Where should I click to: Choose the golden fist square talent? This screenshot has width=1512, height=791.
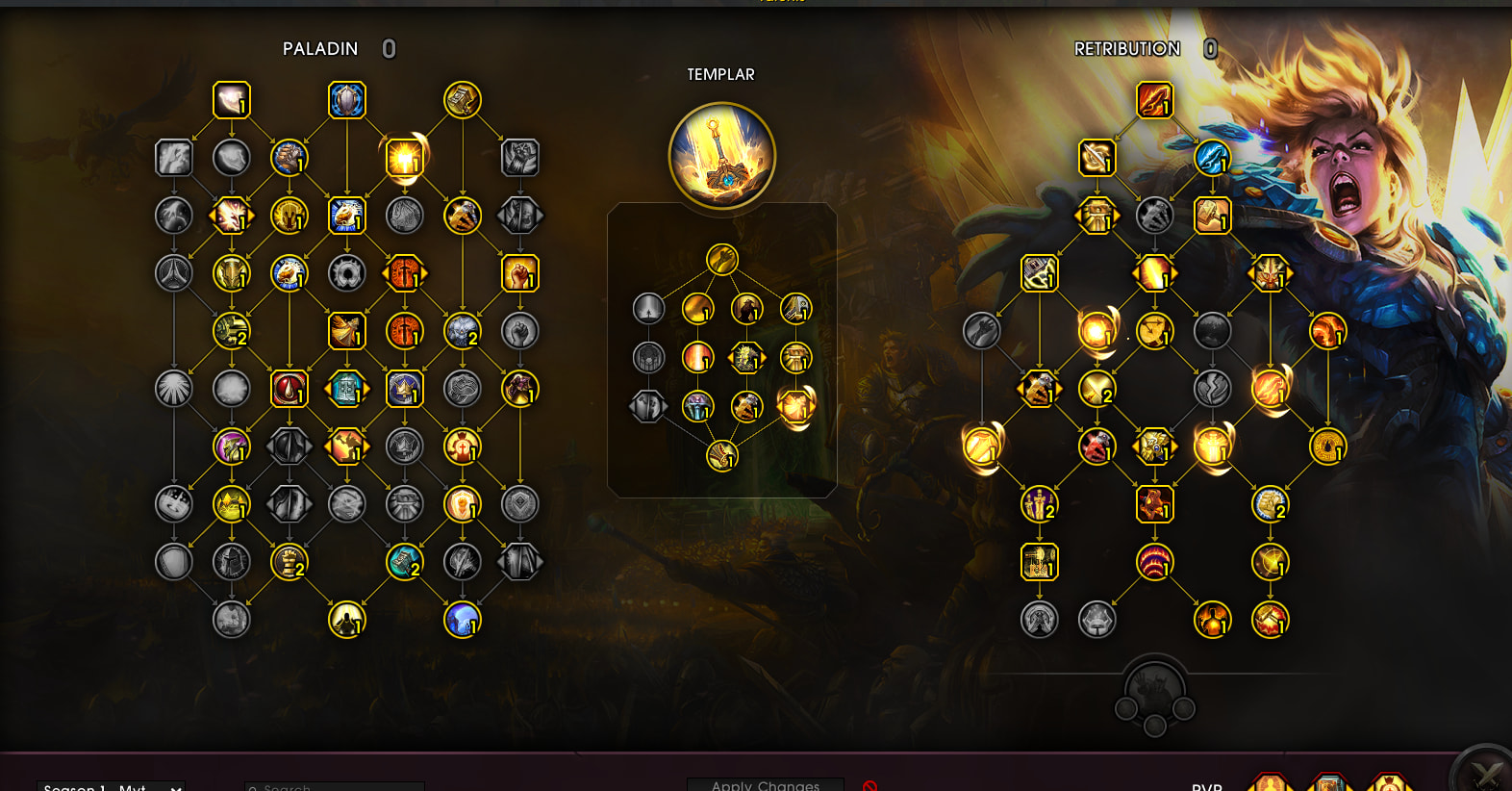(520, 273)
